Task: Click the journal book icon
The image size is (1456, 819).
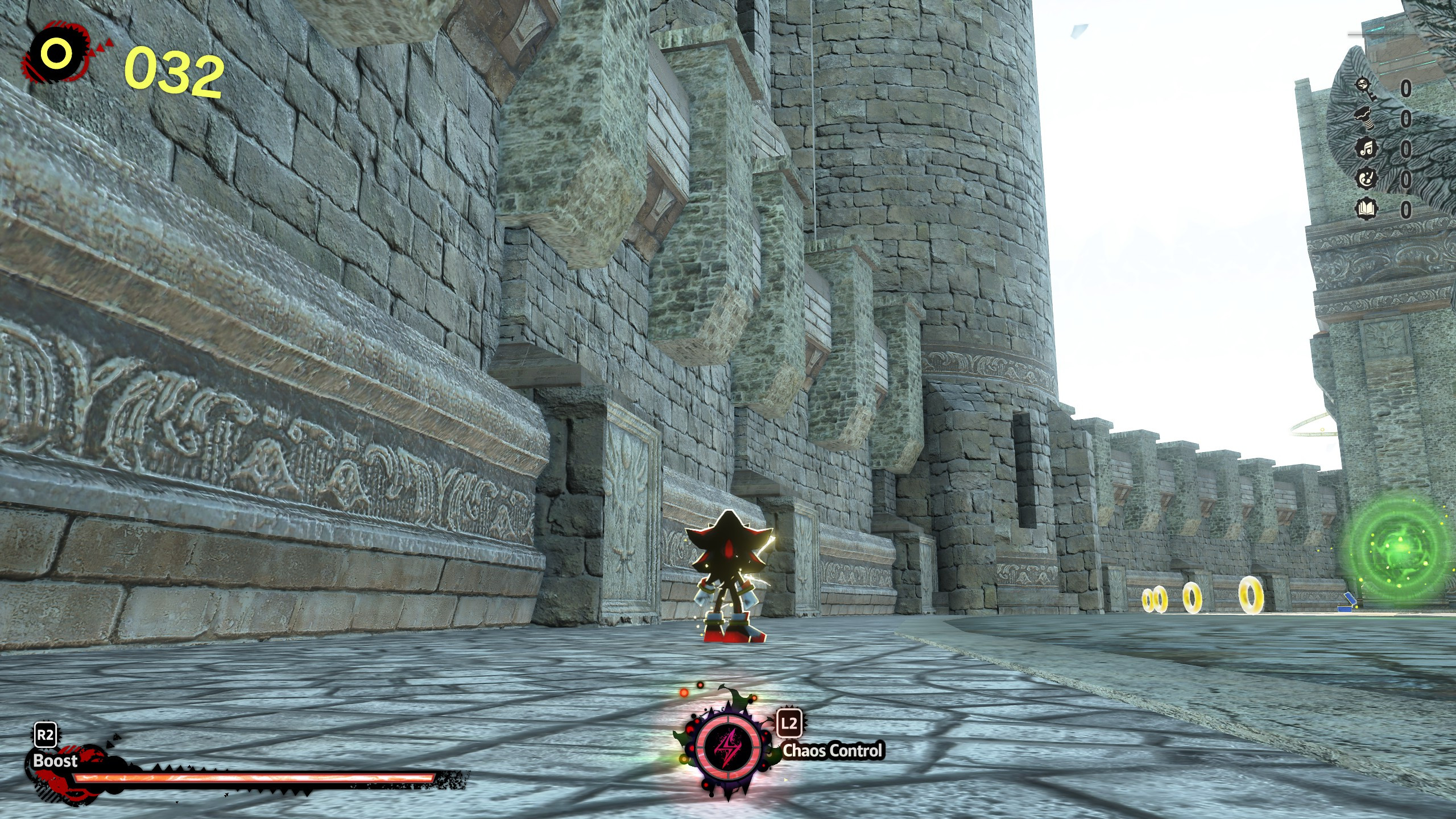Action: pos(1366,208)
